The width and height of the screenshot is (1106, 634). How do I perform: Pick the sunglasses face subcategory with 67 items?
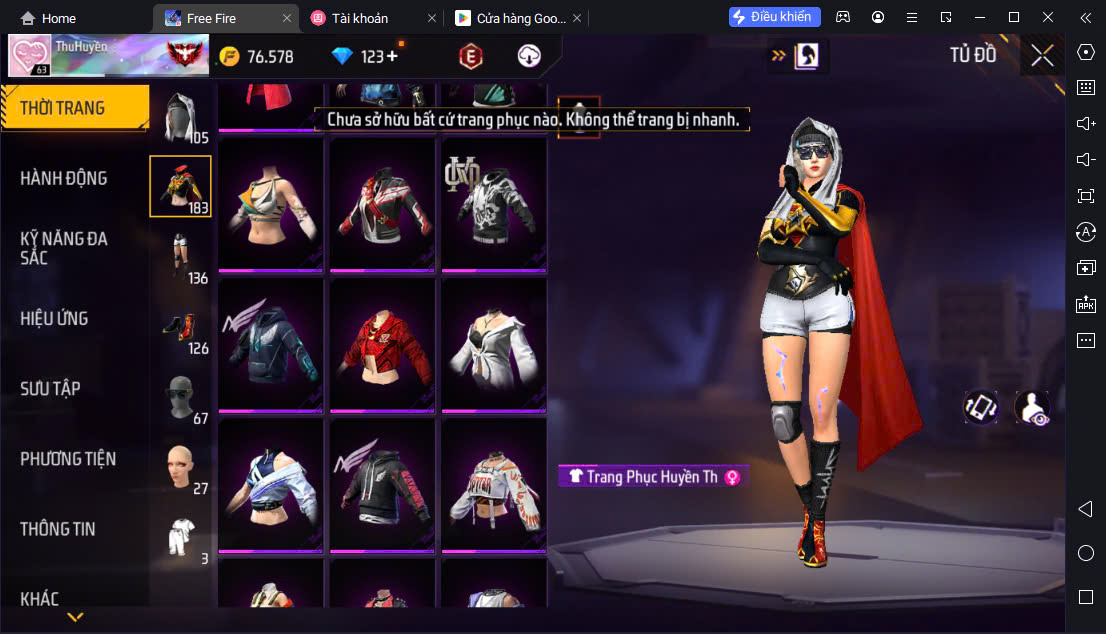pyautogui.click(x=181, y=398)
